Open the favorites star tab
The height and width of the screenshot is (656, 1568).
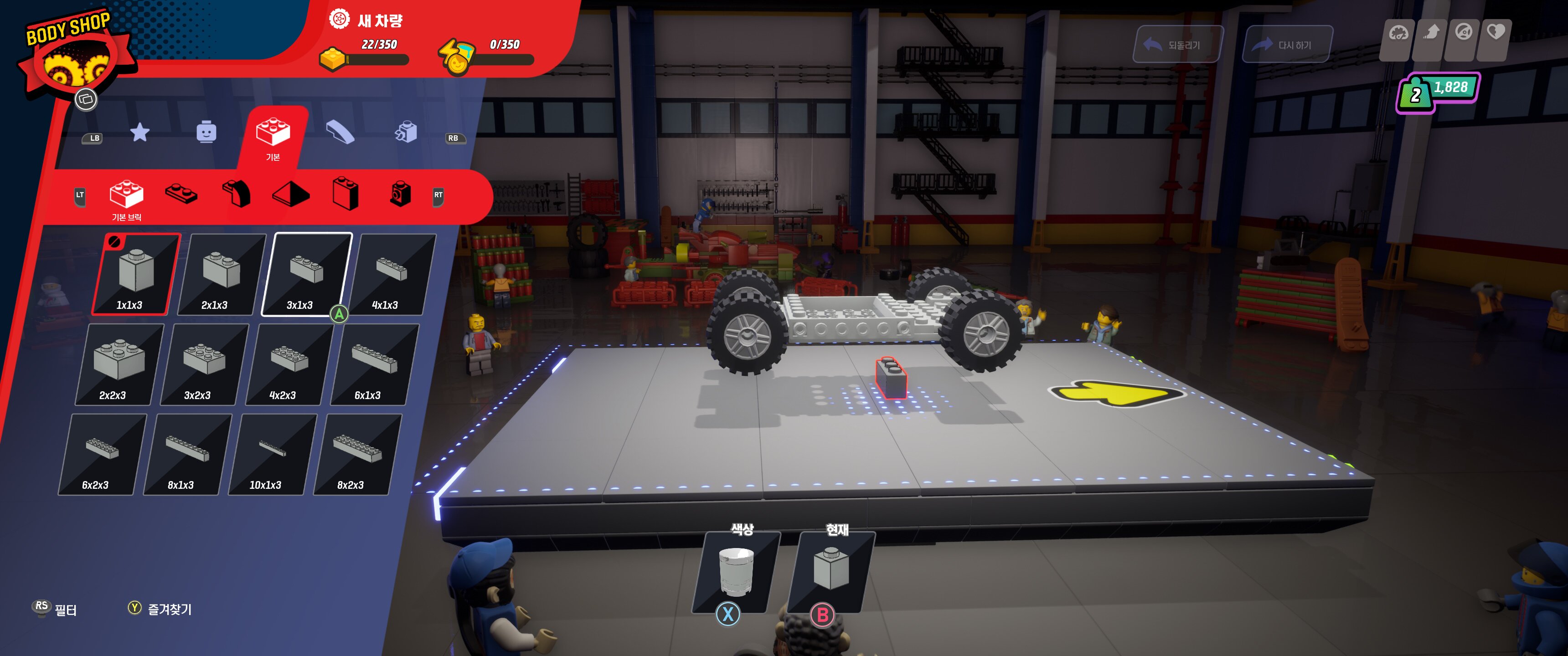pos(140,132)
